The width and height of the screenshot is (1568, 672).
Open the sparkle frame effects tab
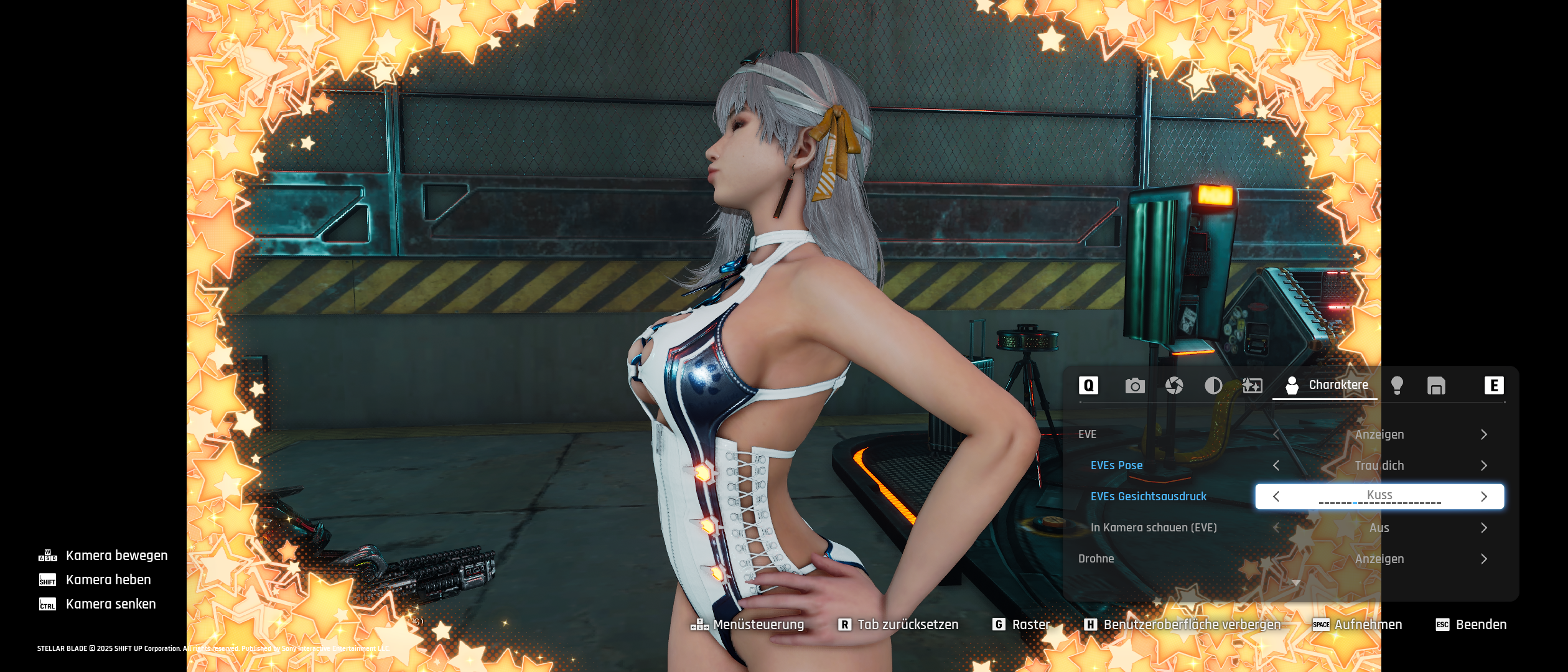pos(1253,386)
